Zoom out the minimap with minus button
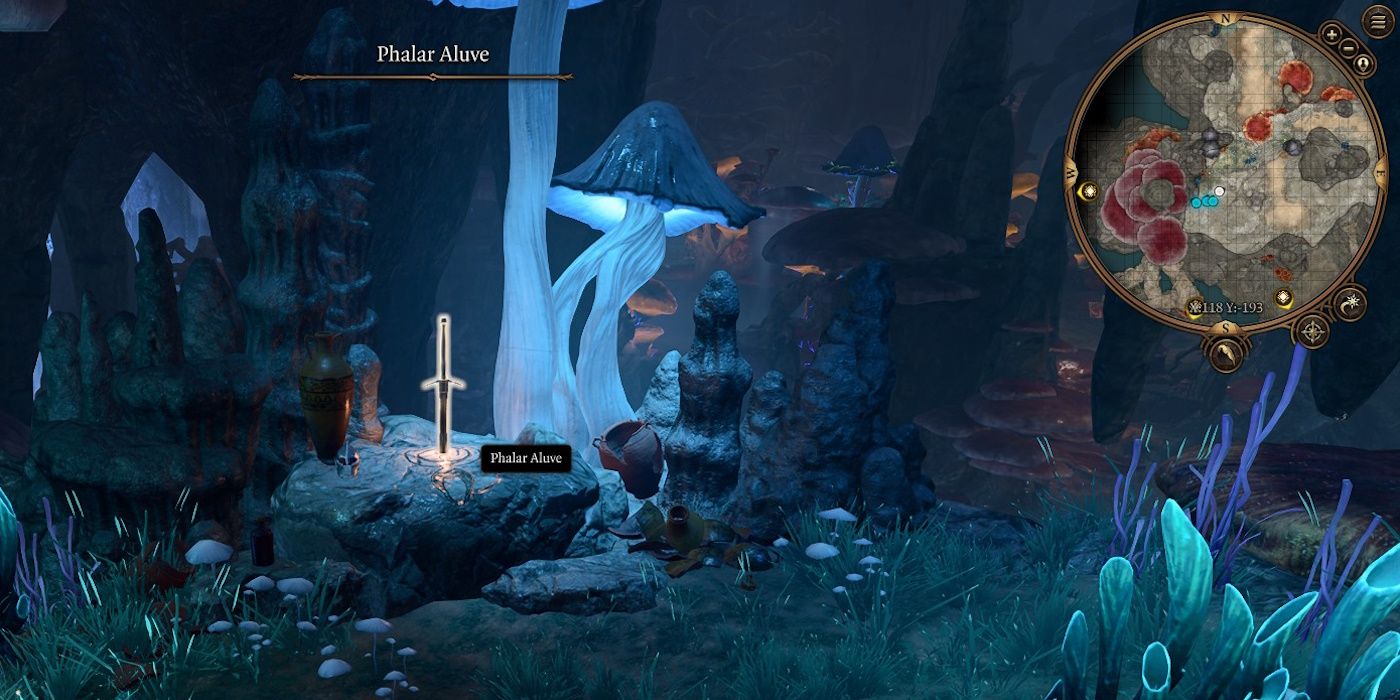 (x=1349, y=47)
